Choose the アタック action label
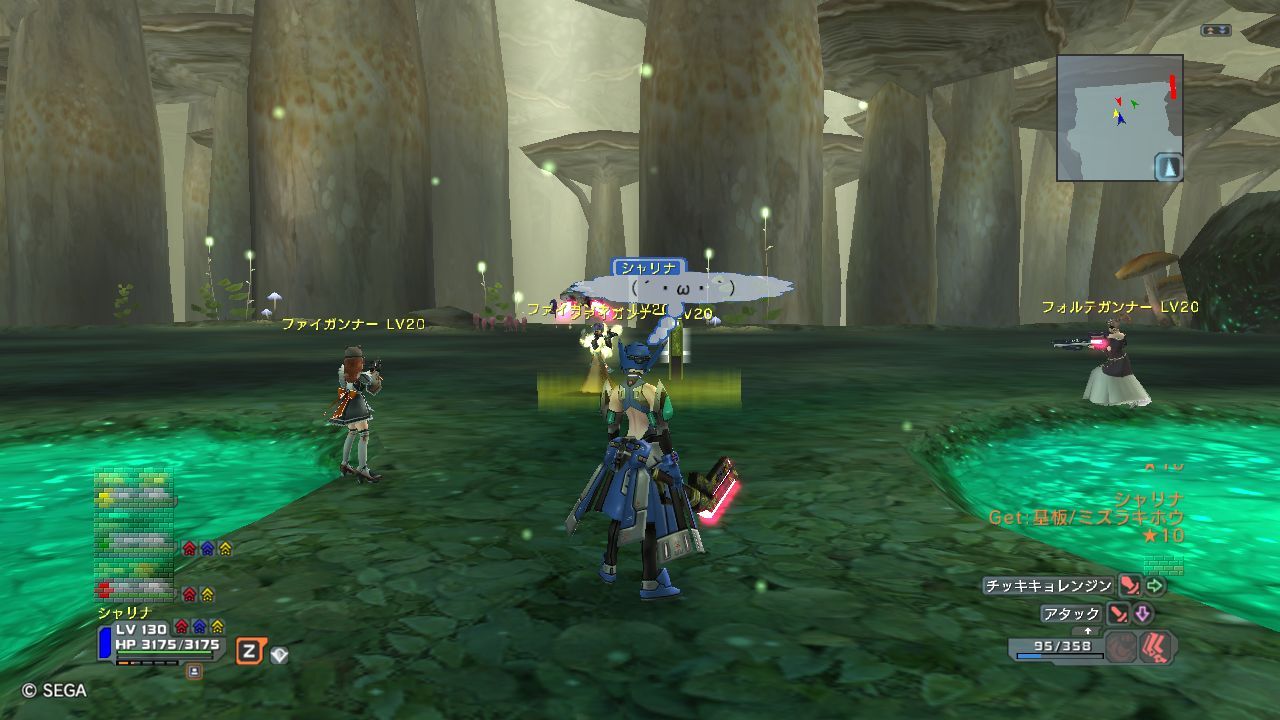 coord(1071,614)
